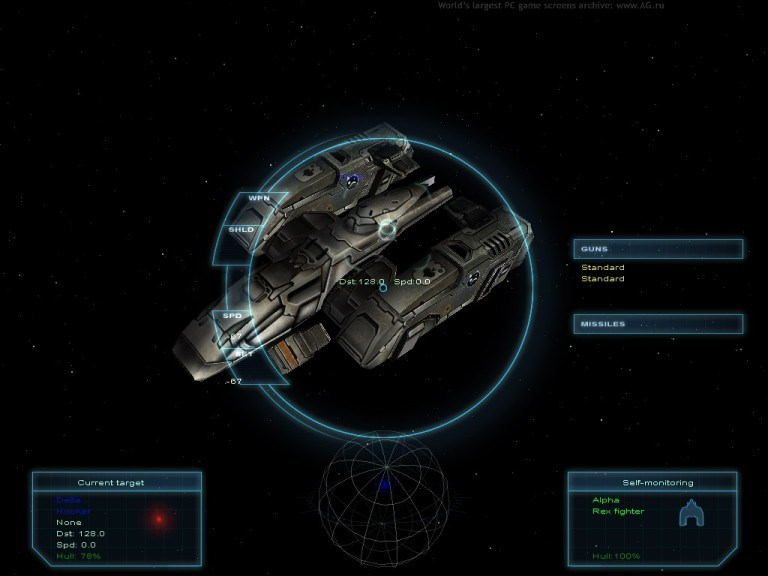Select the Rex fighter ship icon

point(690,514)
